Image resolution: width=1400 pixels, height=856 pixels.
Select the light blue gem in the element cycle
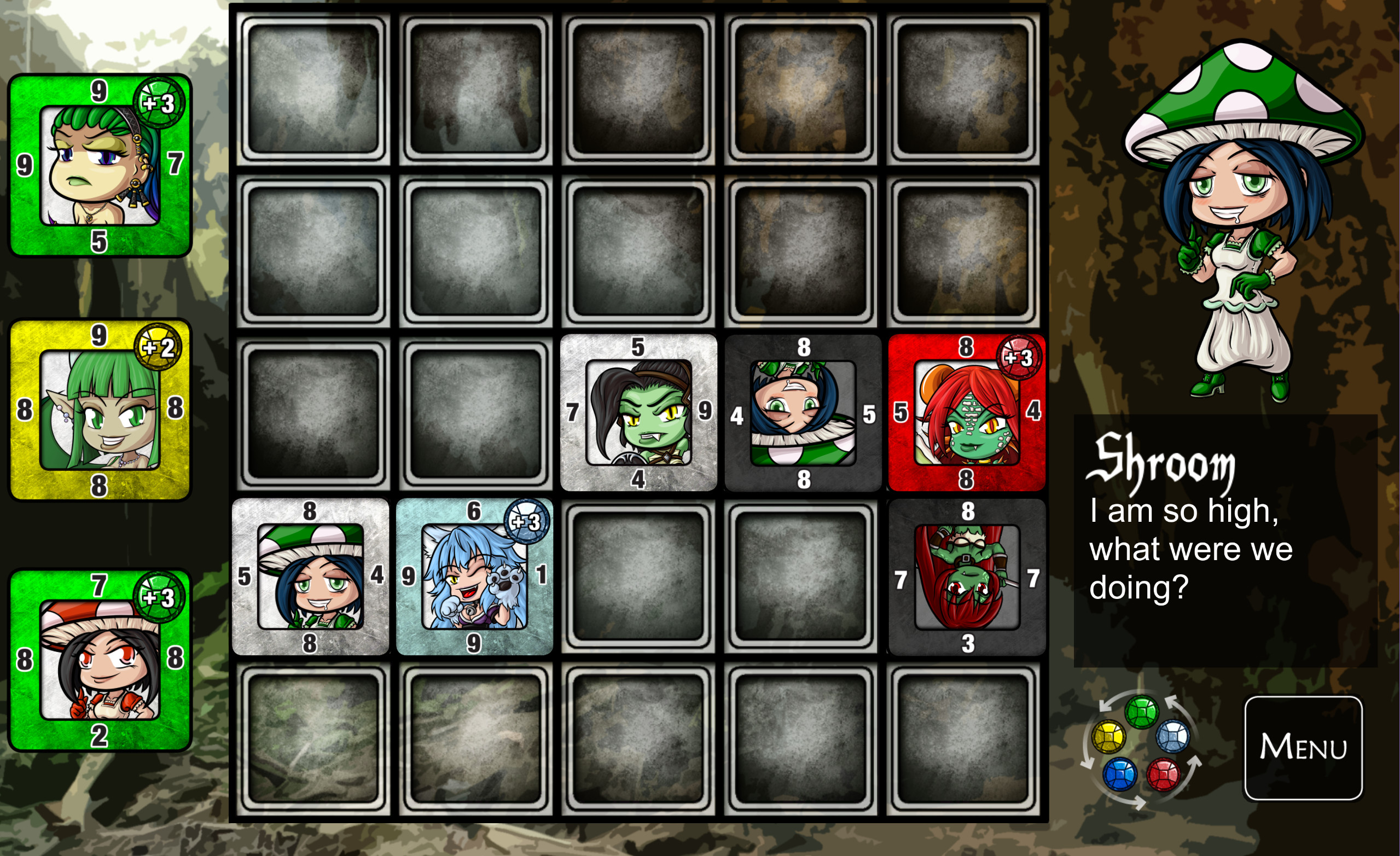pyautogui.click(x=1174, y=738)
